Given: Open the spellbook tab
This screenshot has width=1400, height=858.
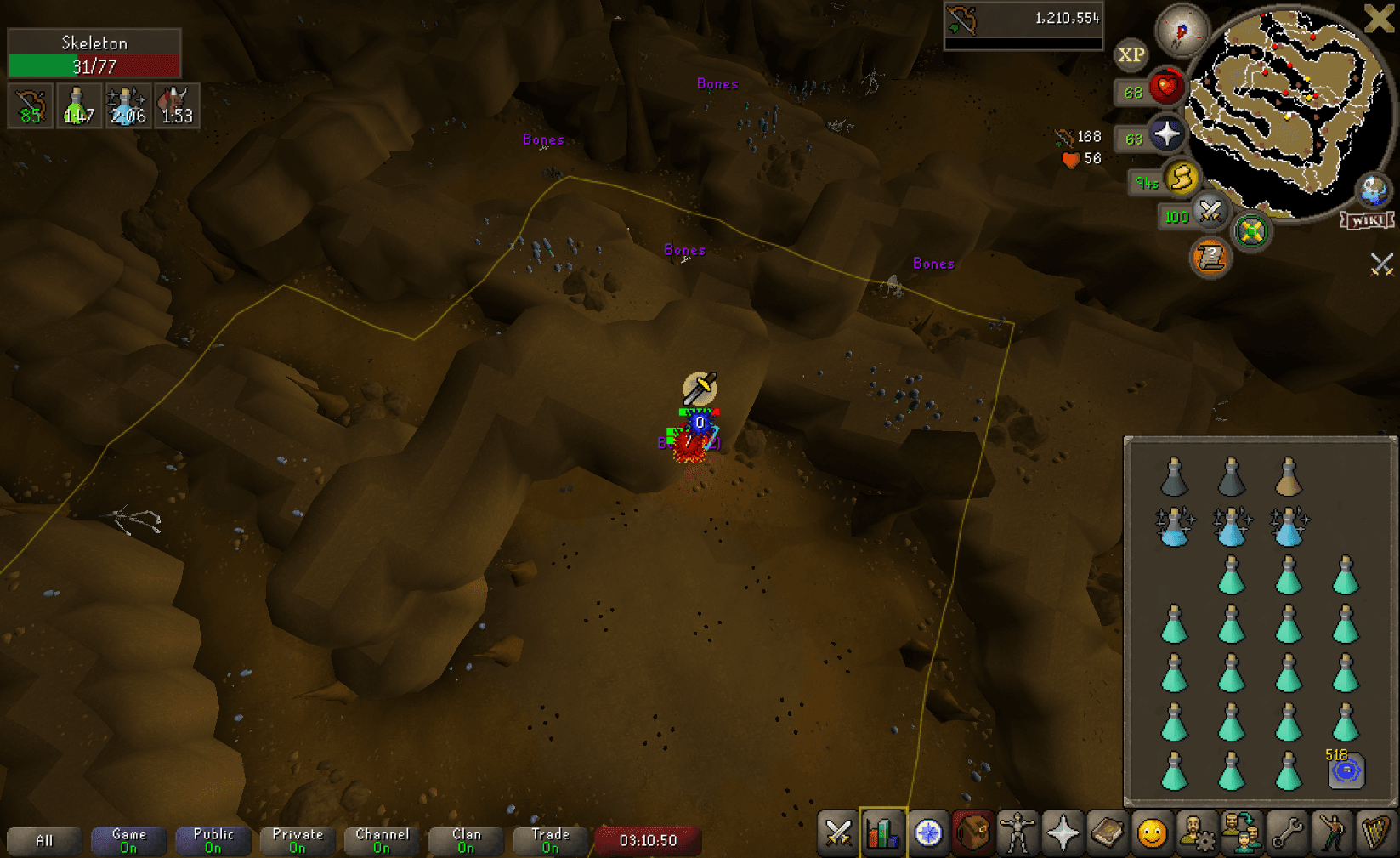Looking at the screenshot, I should tap(1108, 835).
